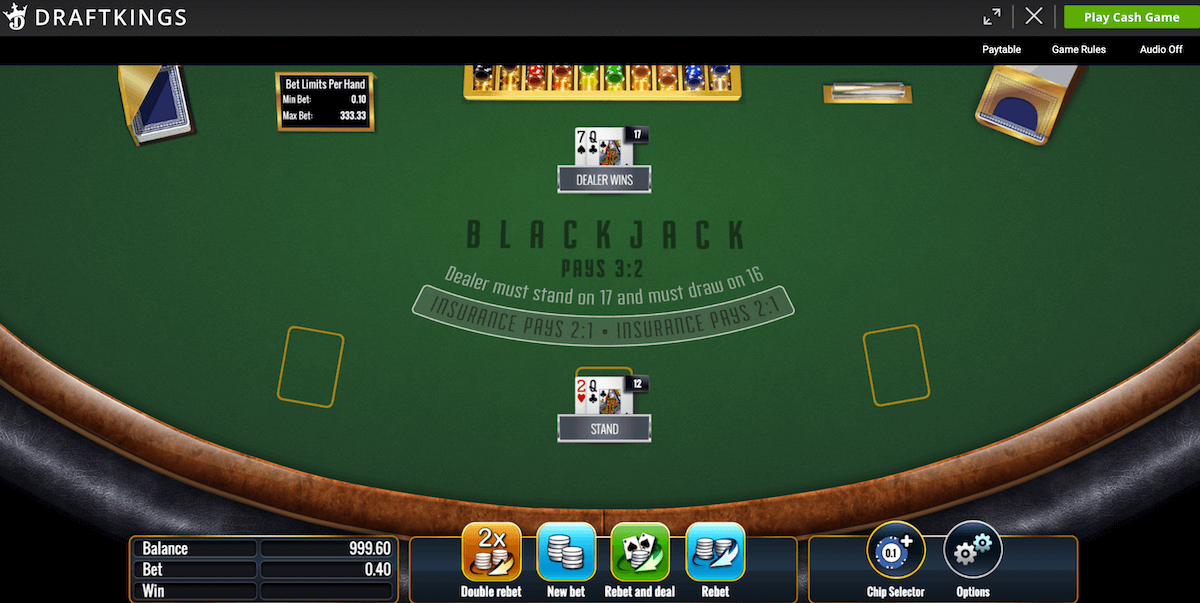This screenshot has height=603, width=1200.
Task: Click the Play Cash Game button
Action: pyautogui.click(x=1131, y=17)
